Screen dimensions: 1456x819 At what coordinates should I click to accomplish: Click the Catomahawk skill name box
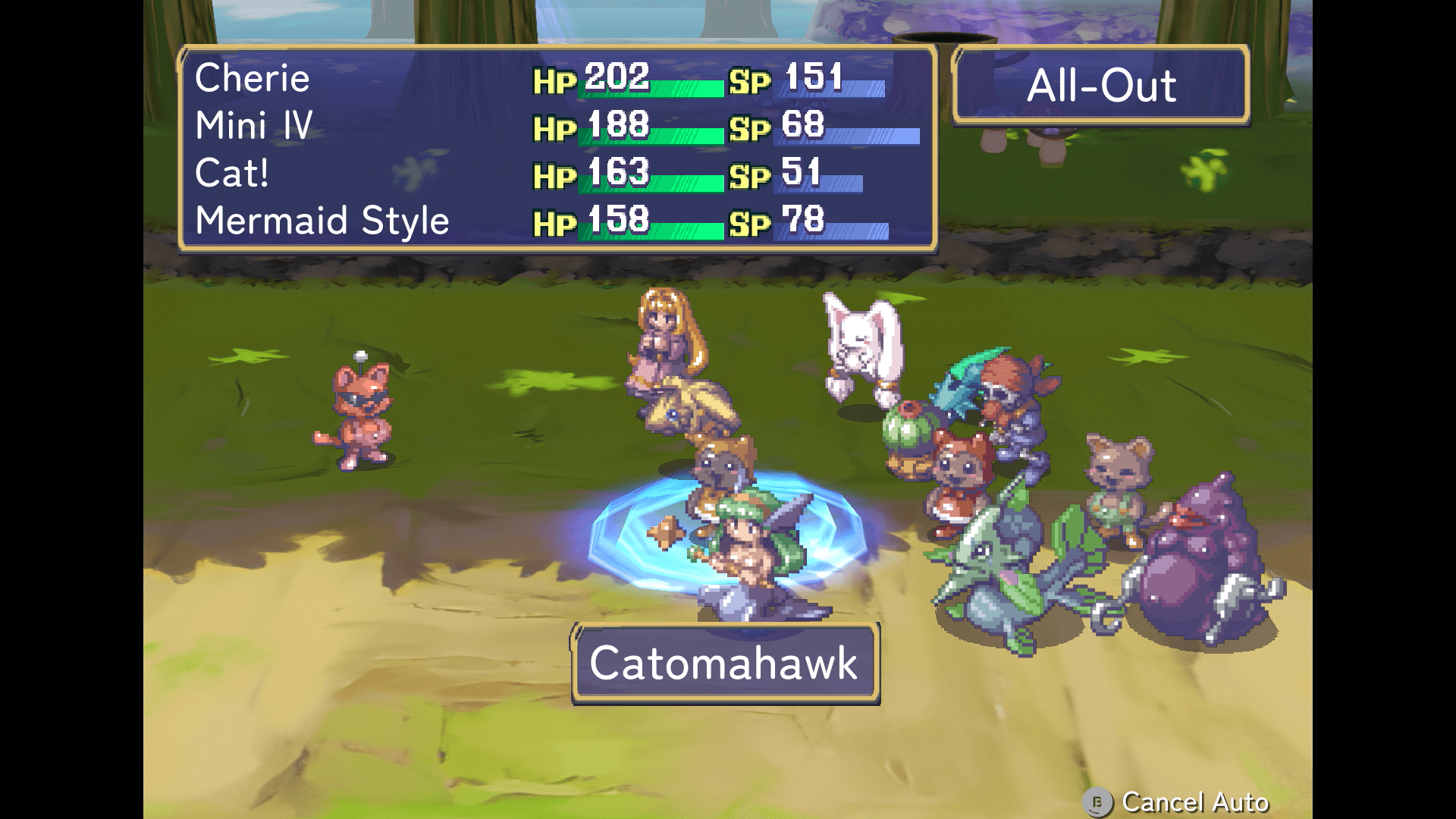click(724, 664)
